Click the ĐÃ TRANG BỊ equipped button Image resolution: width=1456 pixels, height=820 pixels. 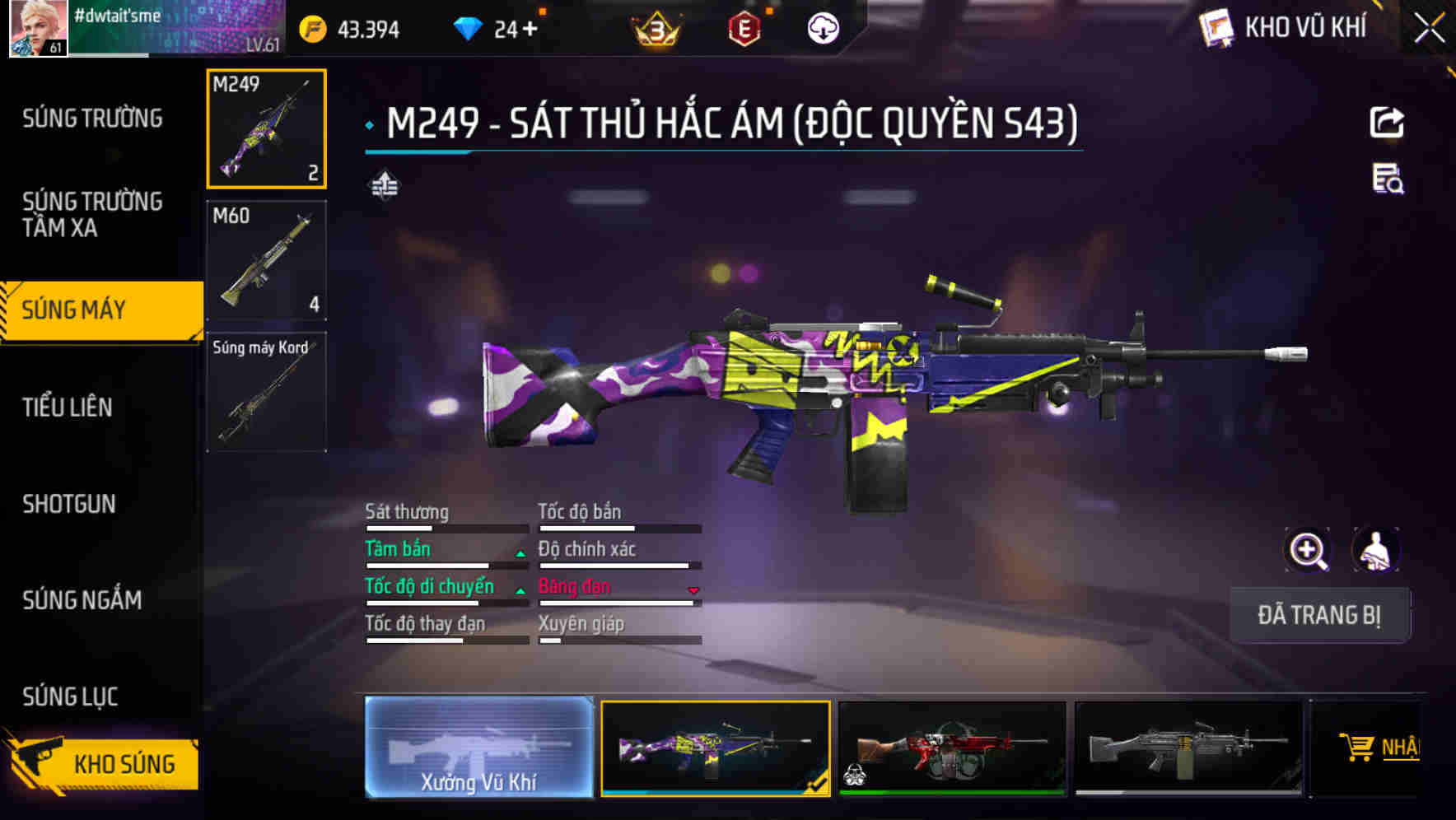coord(1319,615)
